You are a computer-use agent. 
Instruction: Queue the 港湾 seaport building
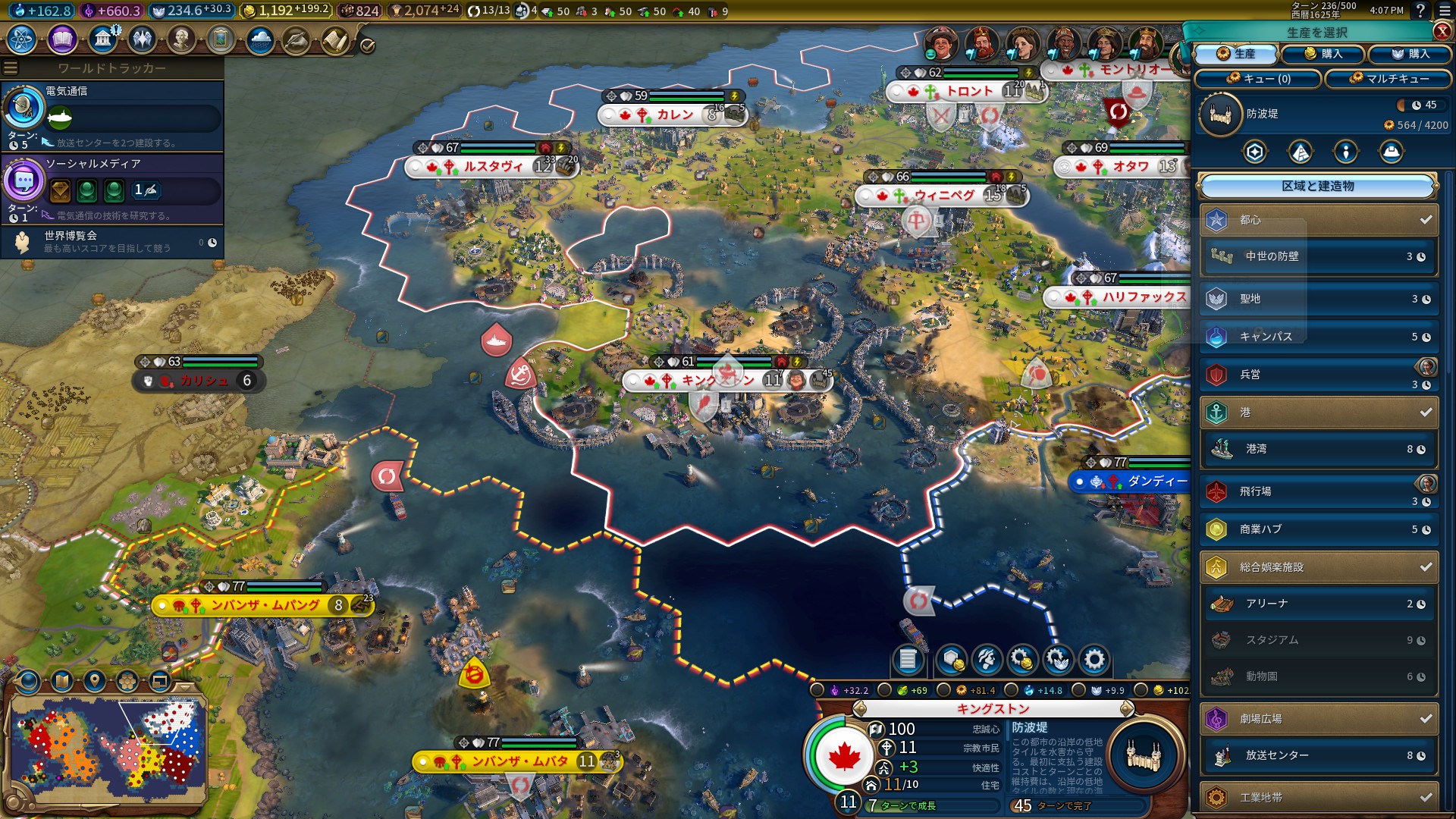point(1318,449)
